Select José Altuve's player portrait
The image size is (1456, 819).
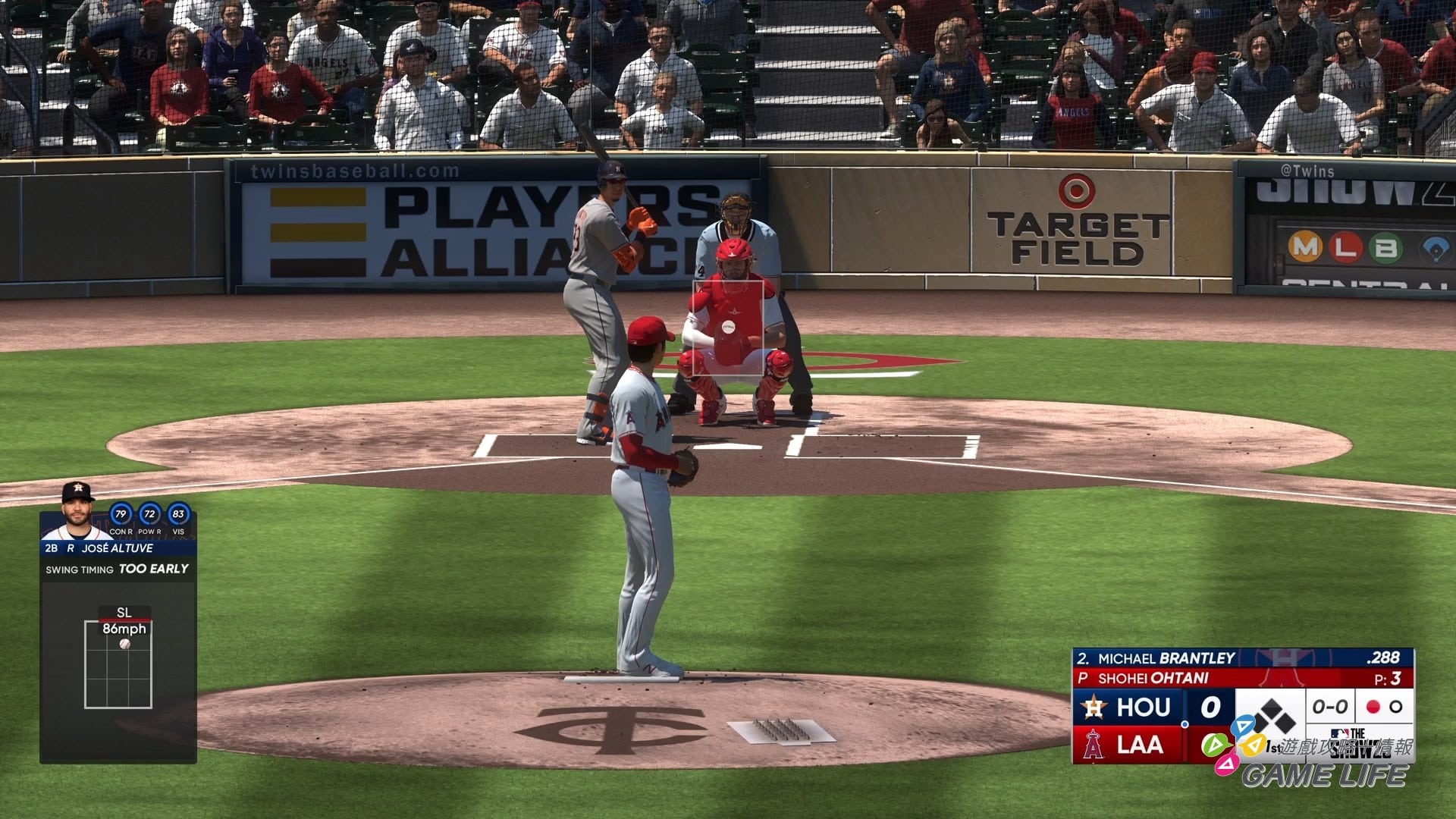75,511
